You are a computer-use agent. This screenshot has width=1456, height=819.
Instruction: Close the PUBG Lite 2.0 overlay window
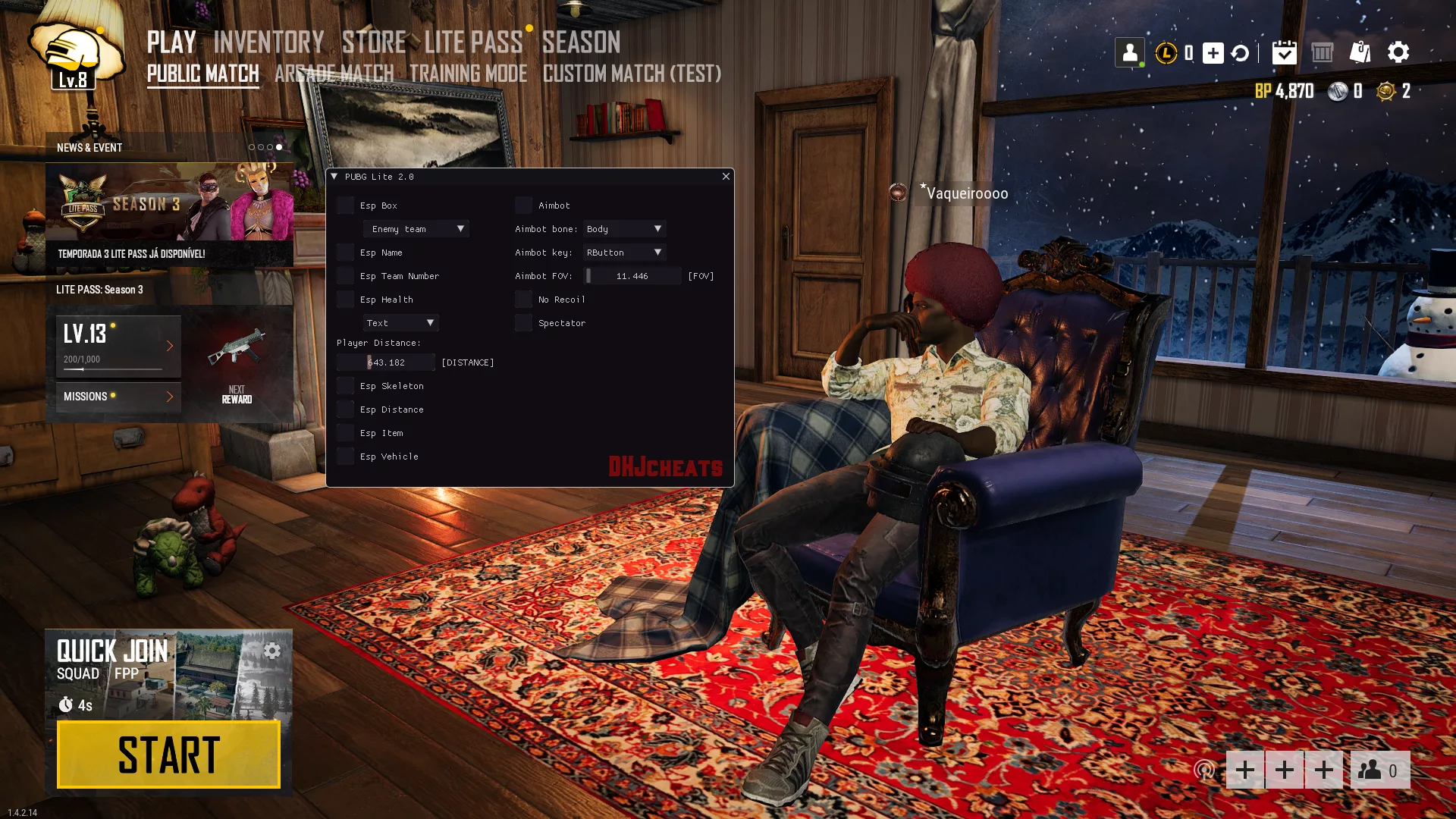[x=726, y=177]
